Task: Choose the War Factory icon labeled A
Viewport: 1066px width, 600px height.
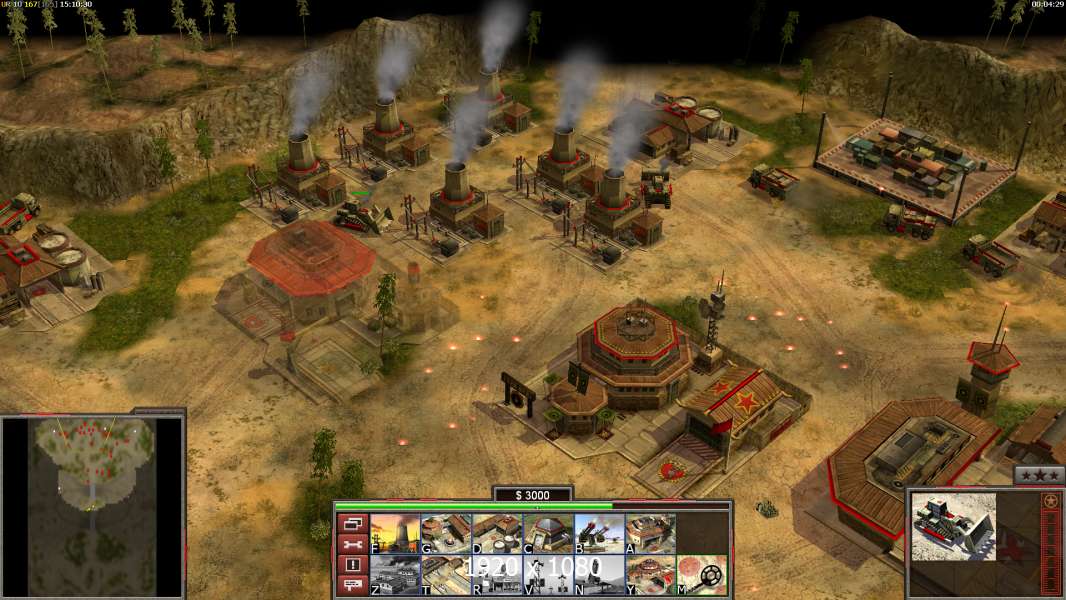Action: click(650, 534)
